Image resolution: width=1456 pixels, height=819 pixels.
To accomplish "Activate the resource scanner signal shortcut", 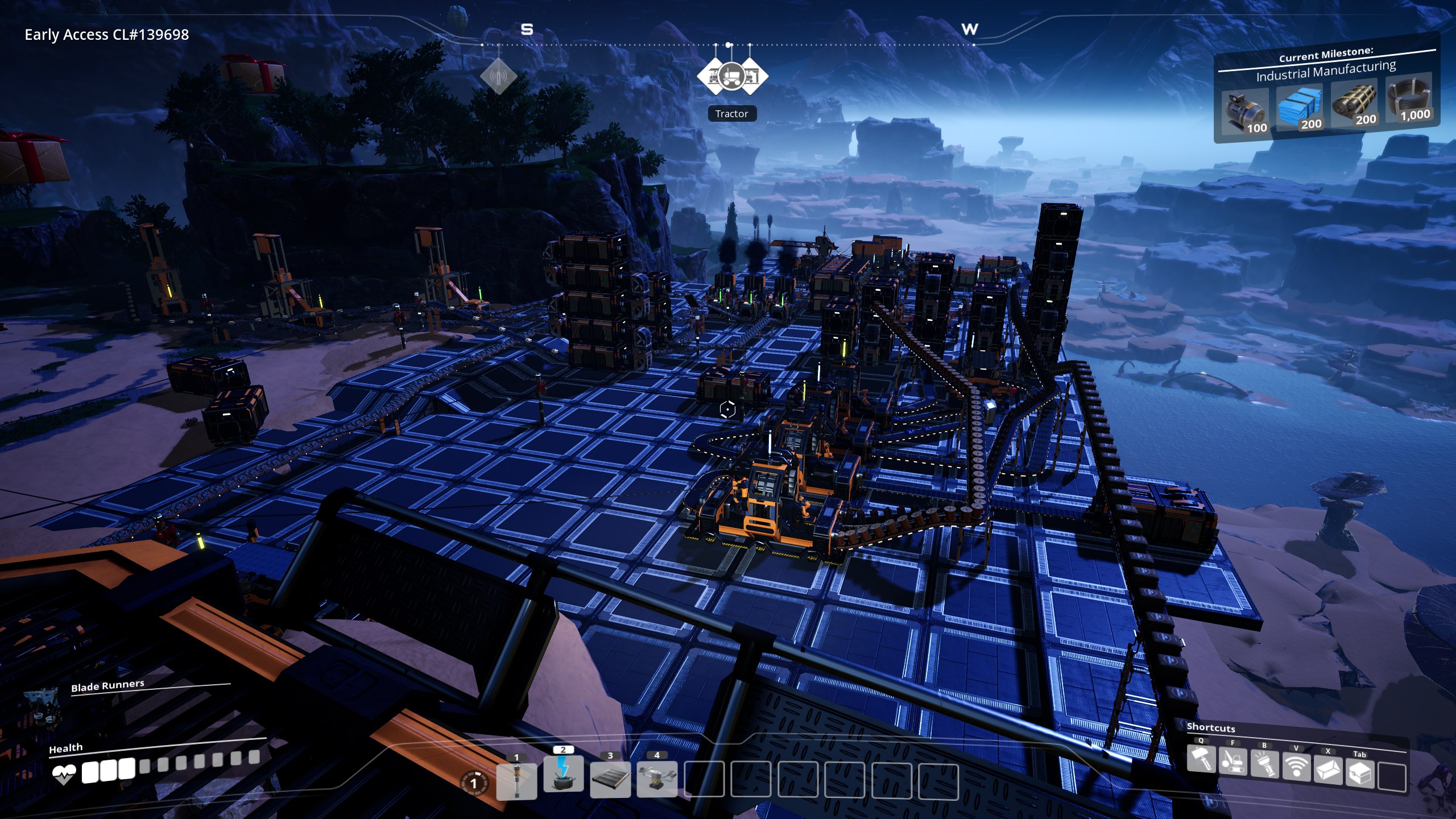I will [x=1296, y=767].
